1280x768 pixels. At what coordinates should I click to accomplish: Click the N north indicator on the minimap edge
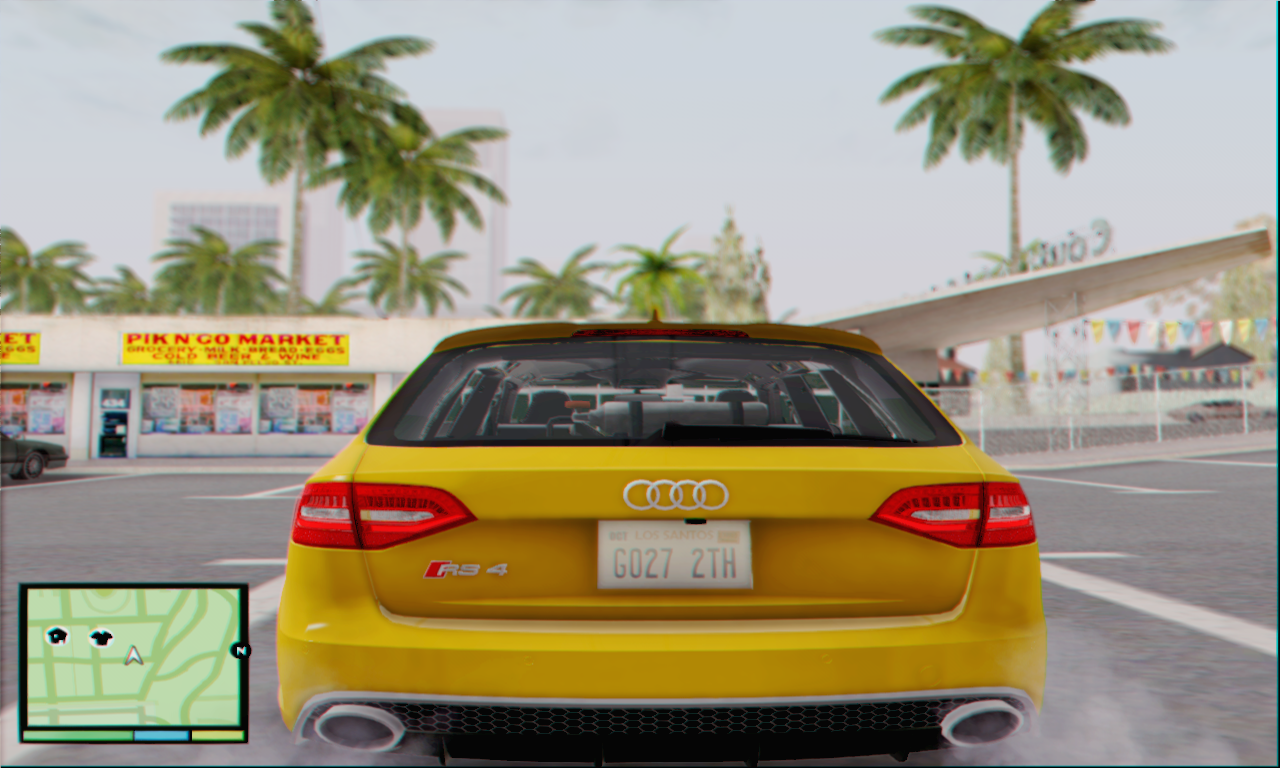(x=240, y=651)
